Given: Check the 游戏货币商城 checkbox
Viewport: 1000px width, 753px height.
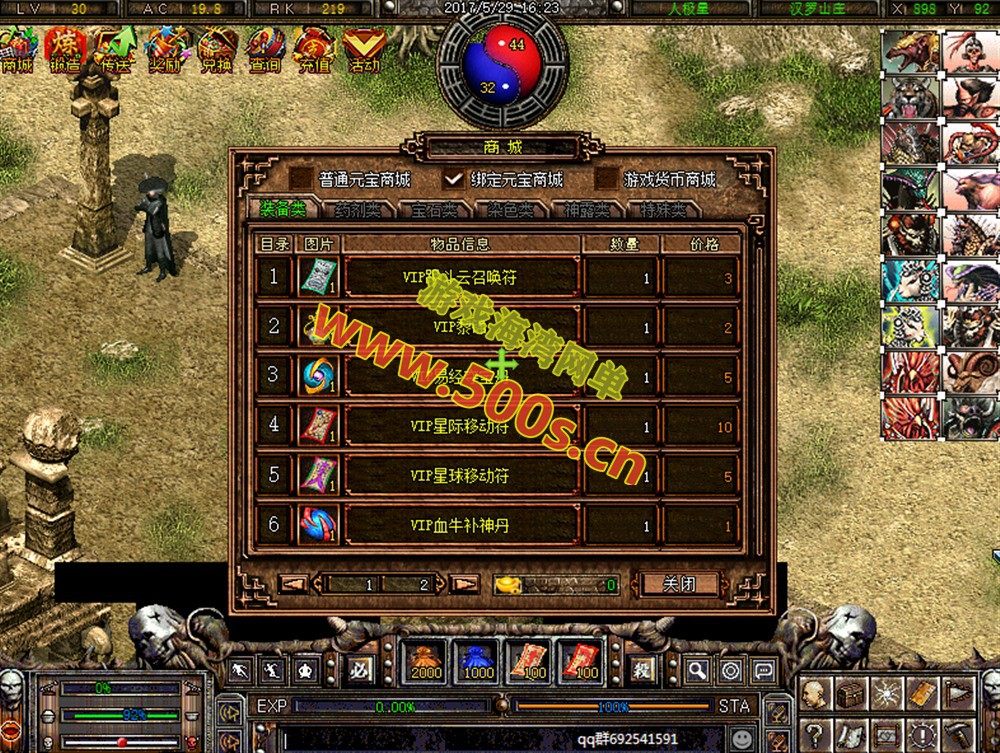Looking at the screenshot, I should coord(607,180).
